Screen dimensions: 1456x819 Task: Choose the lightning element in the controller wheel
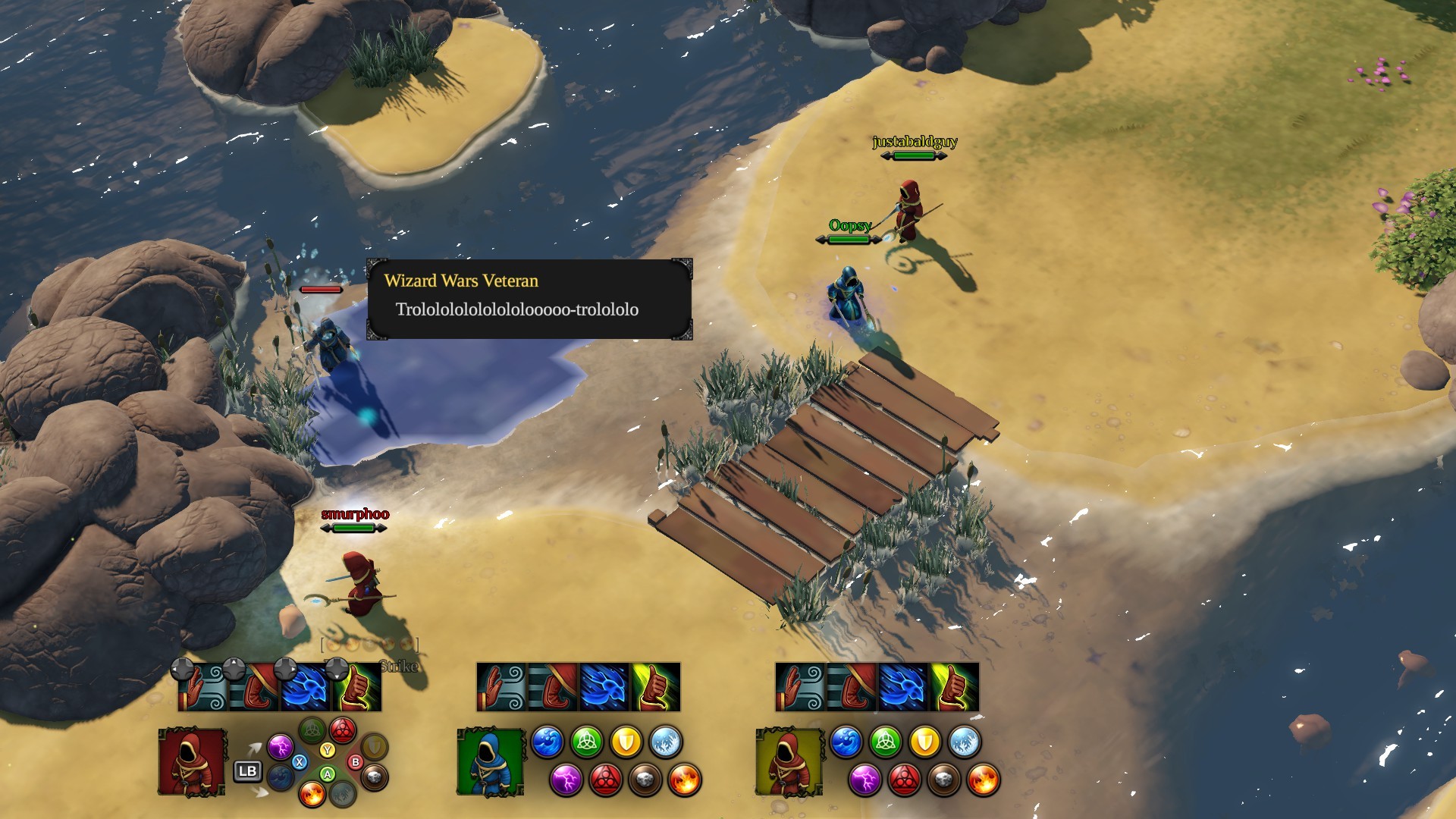(x=280, y=747)
